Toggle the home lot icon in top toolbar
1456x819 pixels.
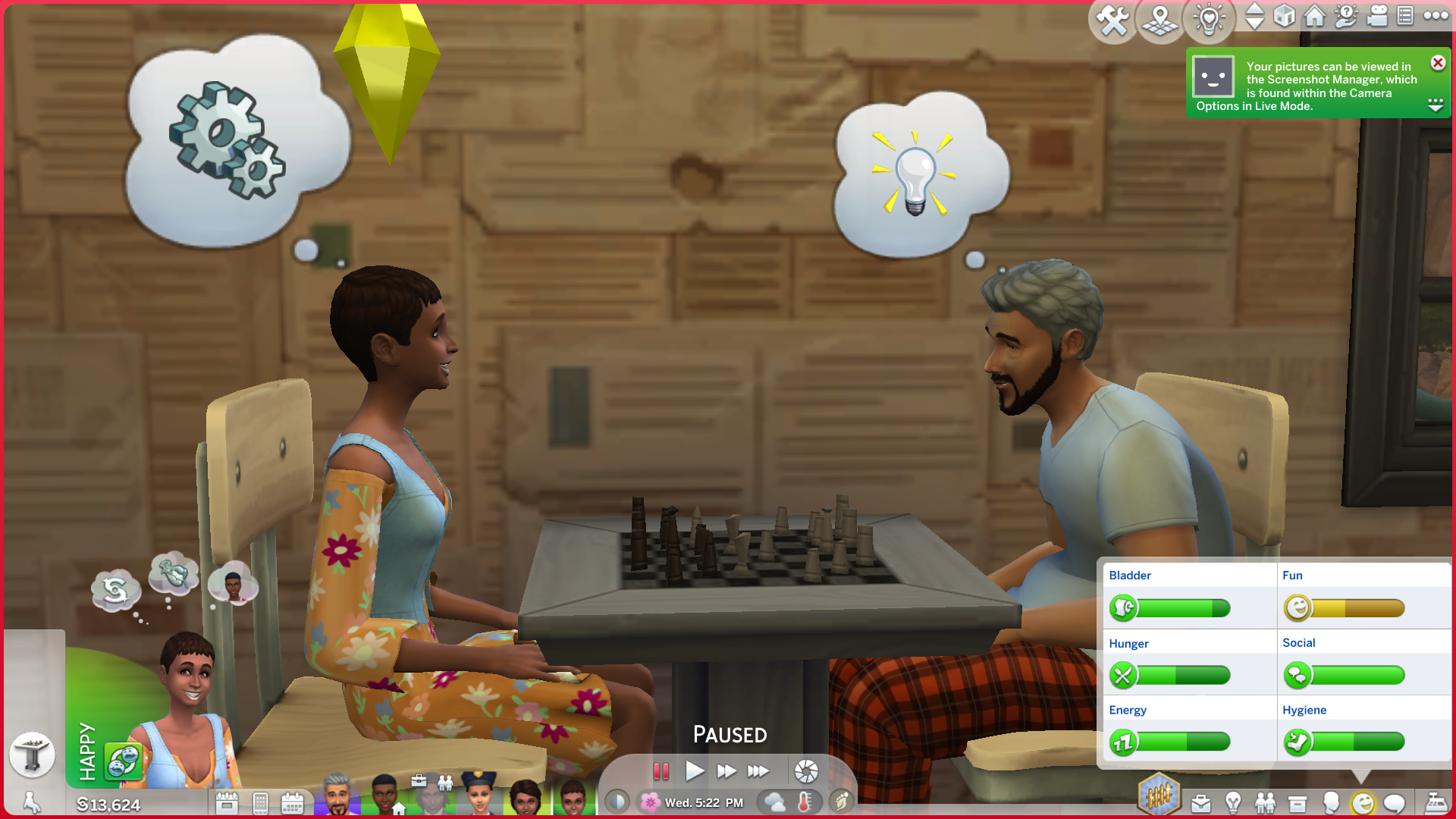pyautogui.click(x=1315, y=16)
